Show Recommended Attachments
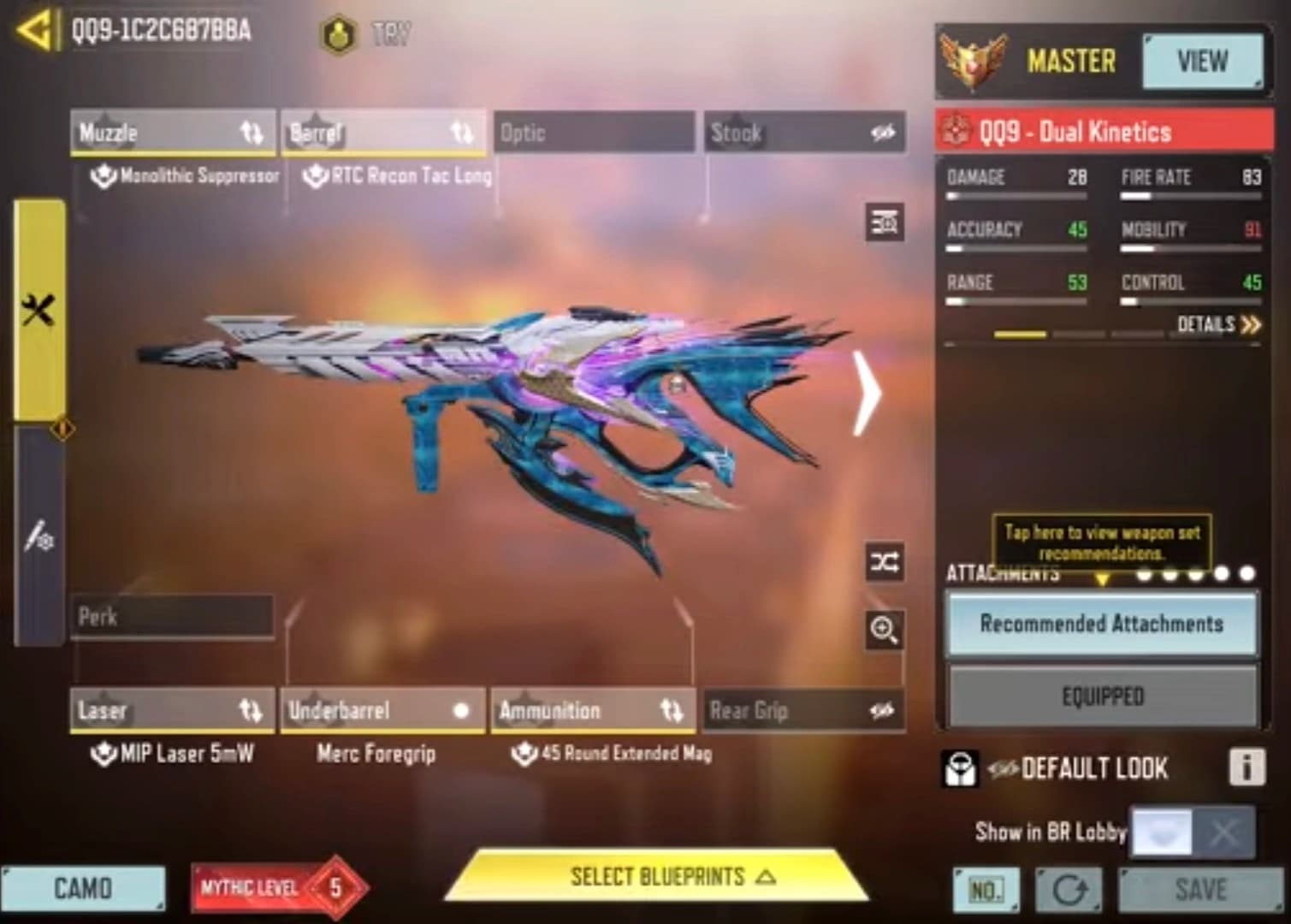The height and width of the screenshot is (924, 1291). tap(1101, 624)
